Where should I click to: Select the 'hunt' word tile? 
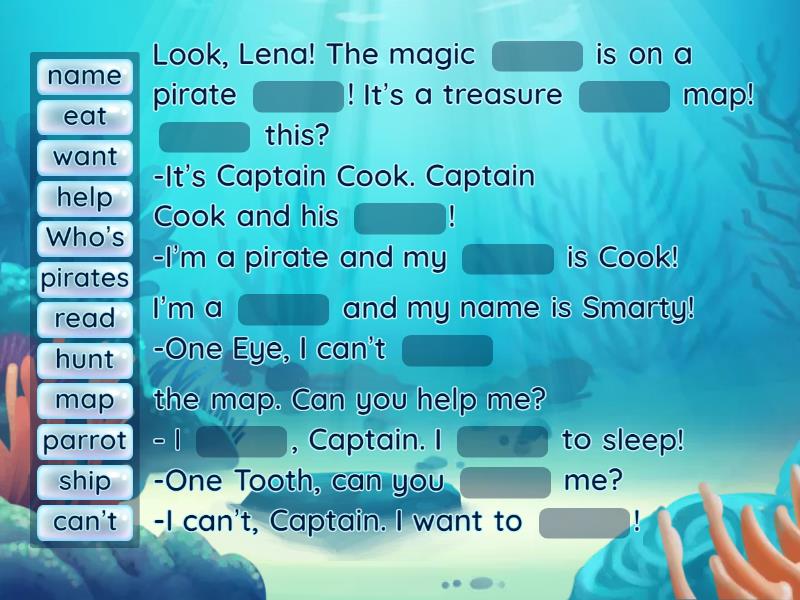85,359
